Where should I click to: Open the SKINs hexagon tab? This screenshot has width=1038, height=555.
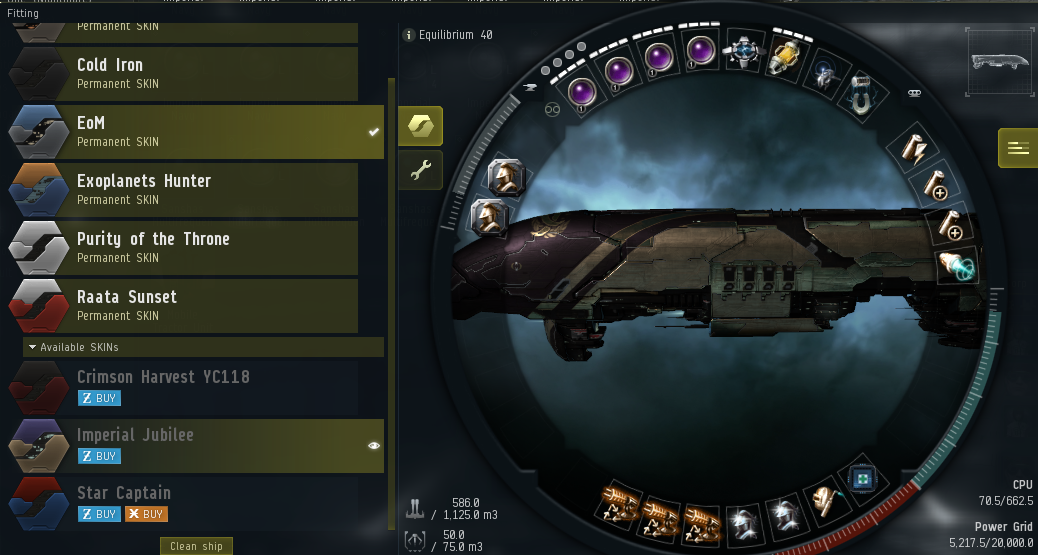(x=420, y=126)
